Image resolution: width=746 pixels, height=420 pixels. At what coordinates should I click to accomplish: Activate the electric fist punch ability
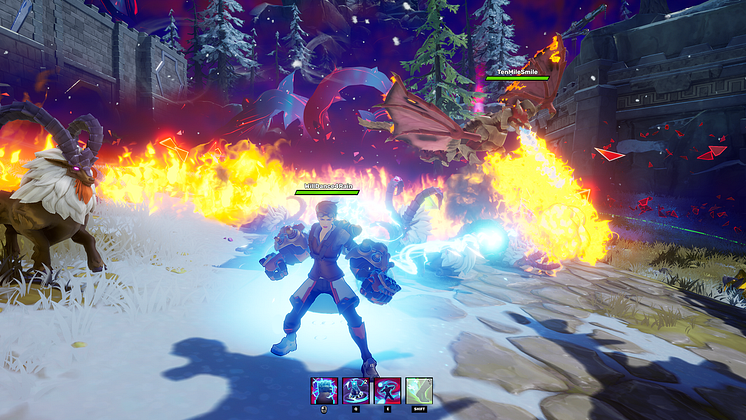coord(326,390)
